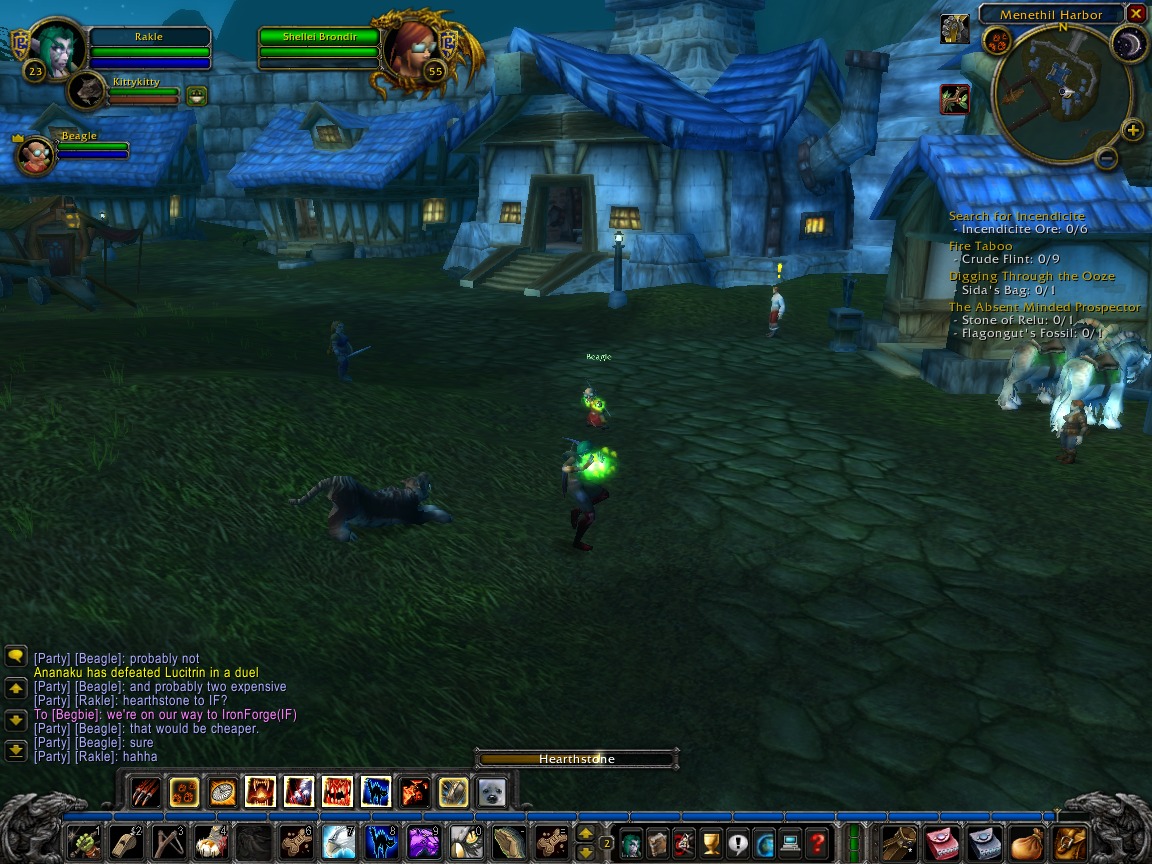Open the tracking menu with paw prints icon

(x=997, y=41)
